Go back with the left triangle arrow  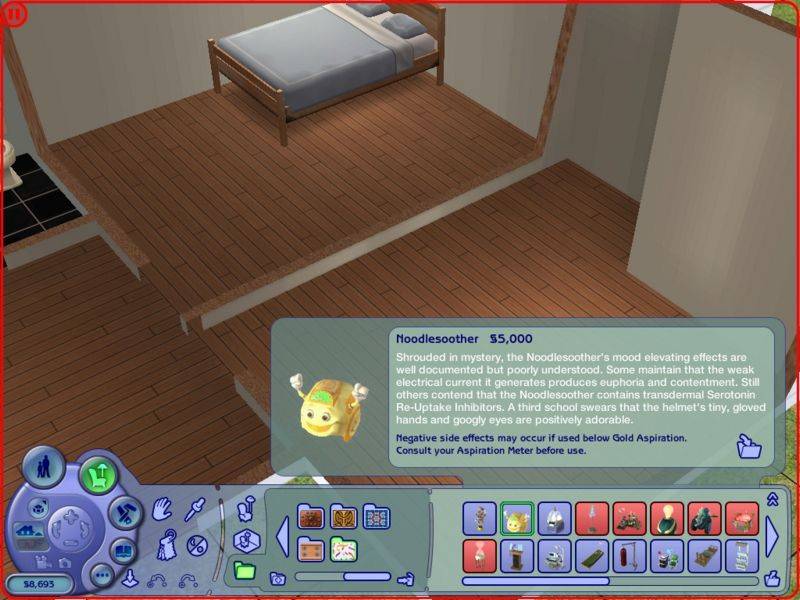tap(282, 537)
